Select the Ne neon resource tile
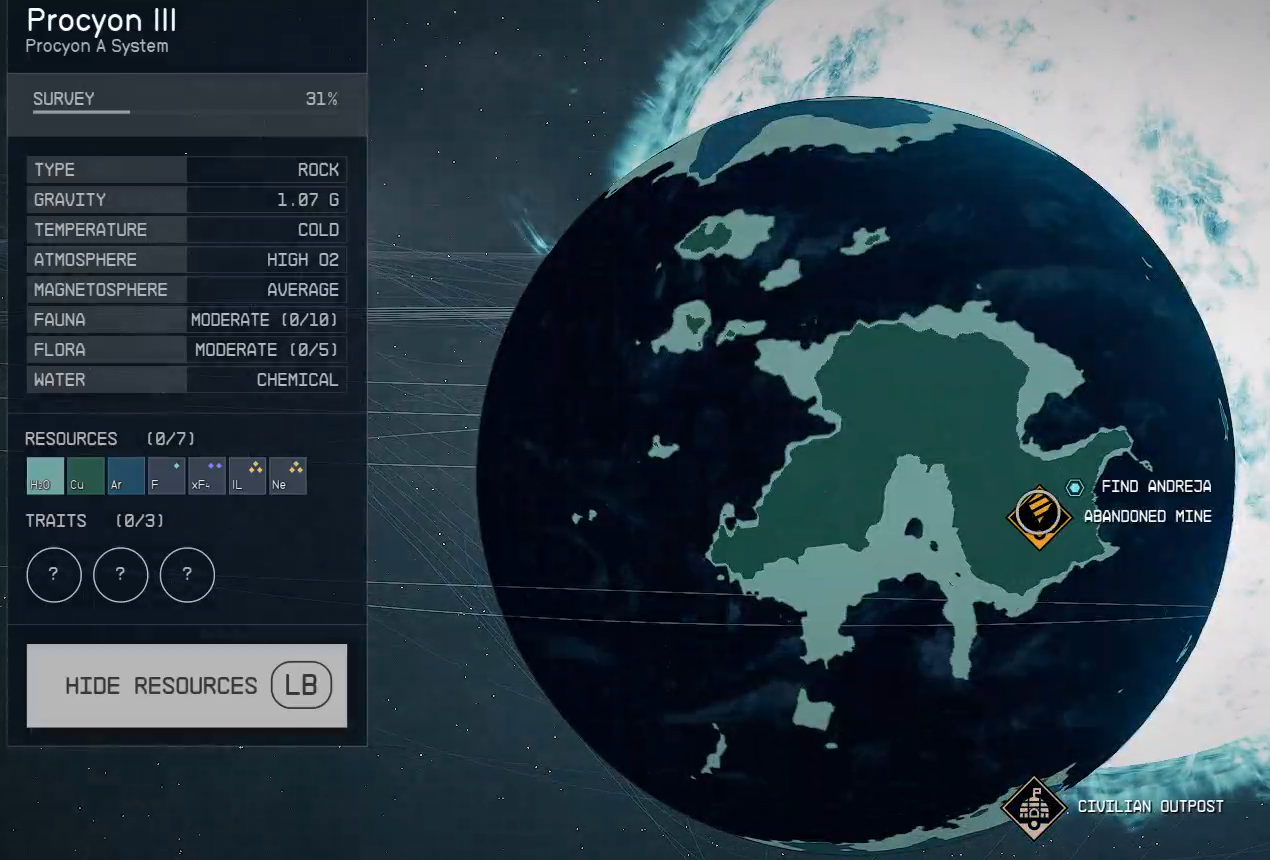 pyautogui.click(x=288, y=476)
